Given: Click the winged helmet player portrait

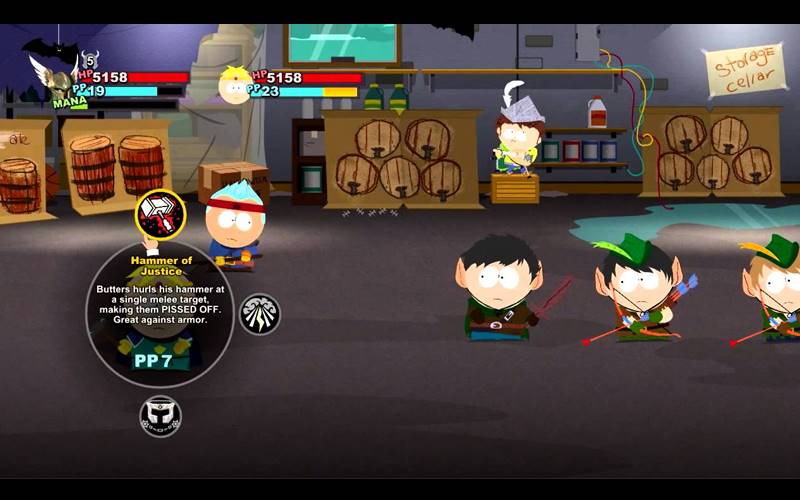Looking at the screenshot, I should (55, 80).
